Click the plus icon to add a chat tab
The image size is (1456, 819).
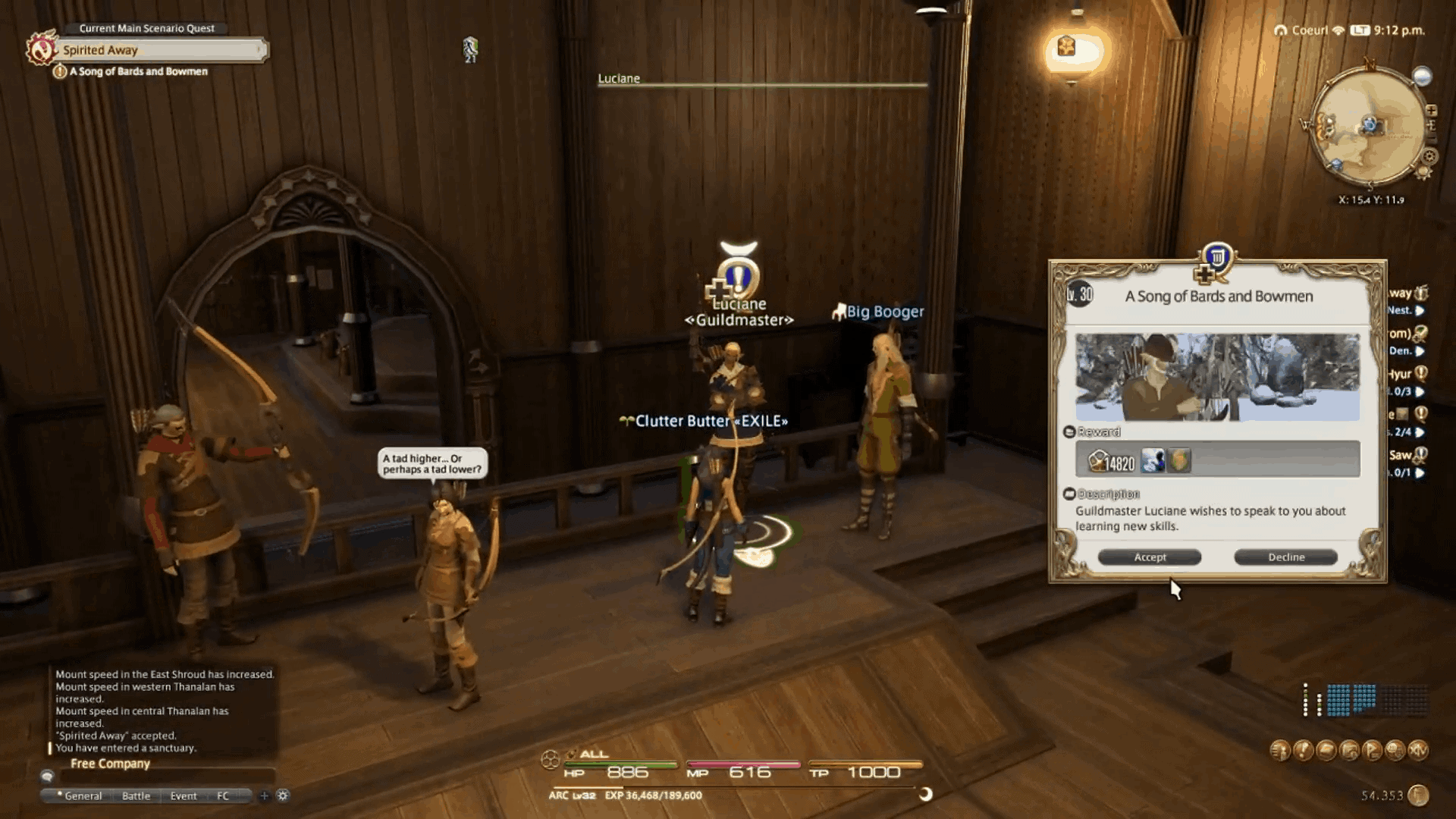[x=264, y=795]
